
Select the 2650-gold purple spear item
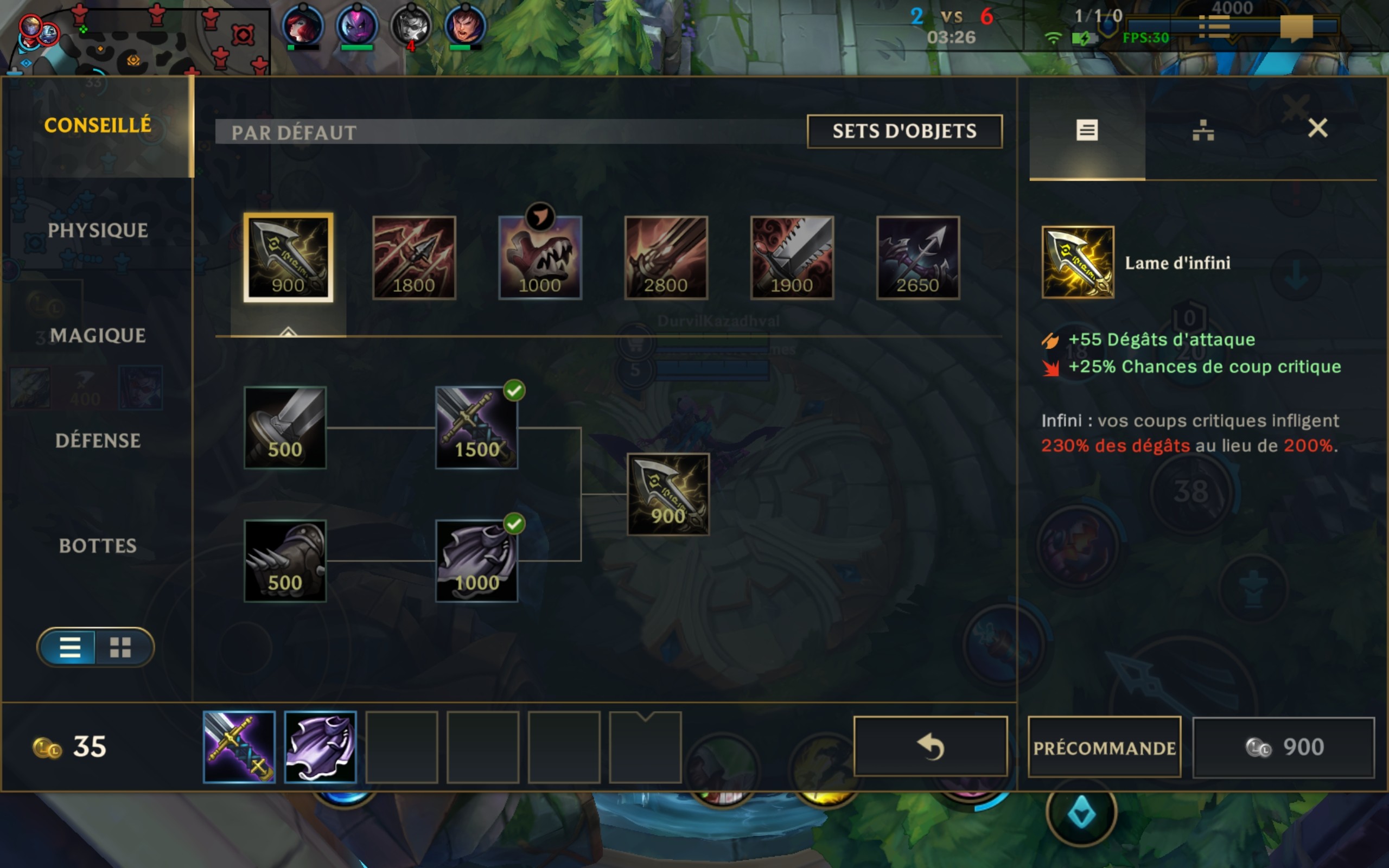(919, 258)
